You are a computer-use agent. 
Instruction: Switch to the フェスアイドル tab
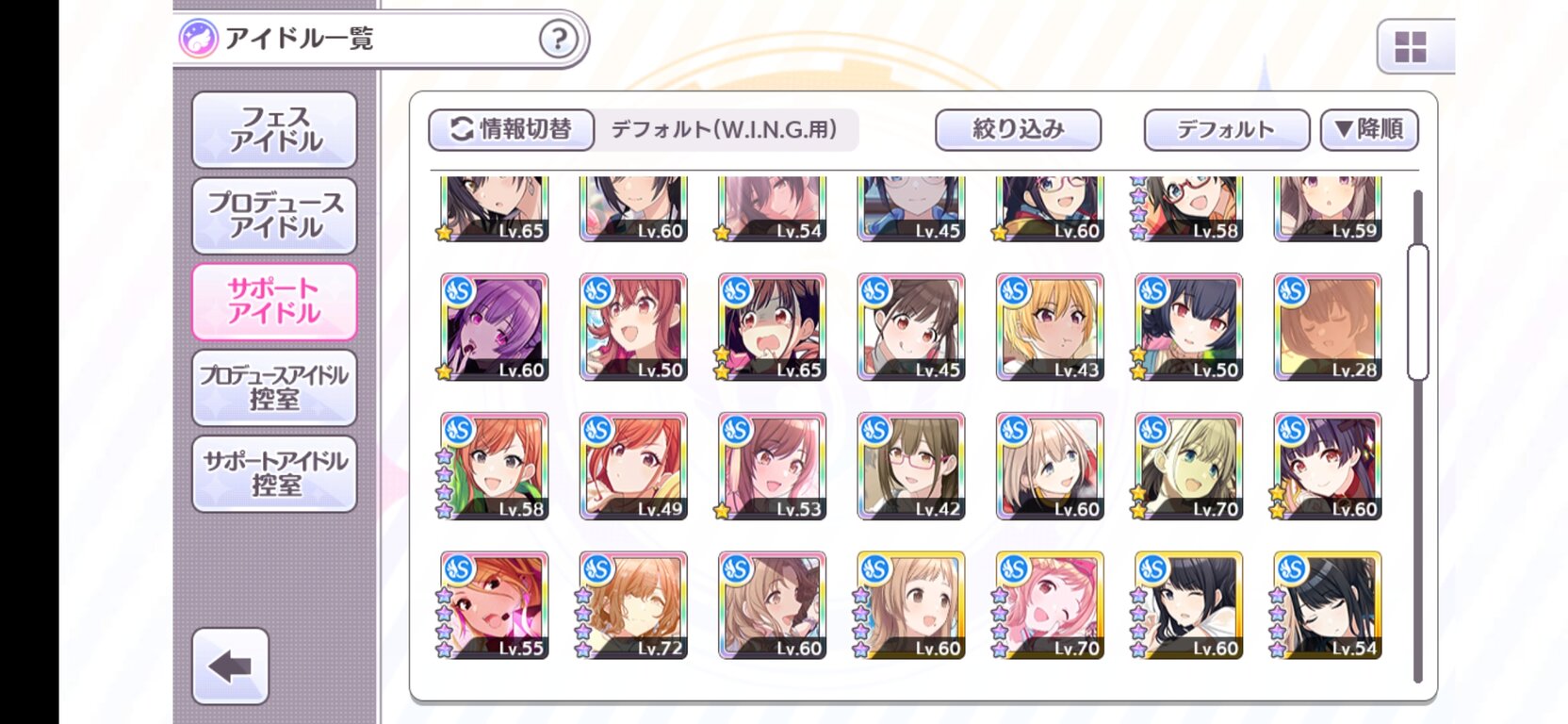click(x=274, y=128)
